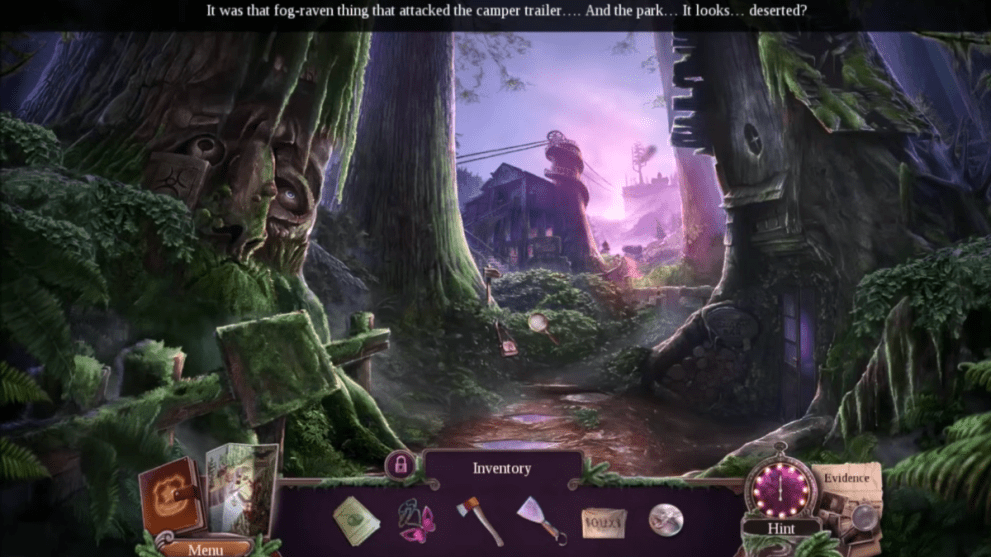Image resolution: width=991 pixels, height=557 pixels.
Task: Click the Inventory panel label
Action: point(502,468)
